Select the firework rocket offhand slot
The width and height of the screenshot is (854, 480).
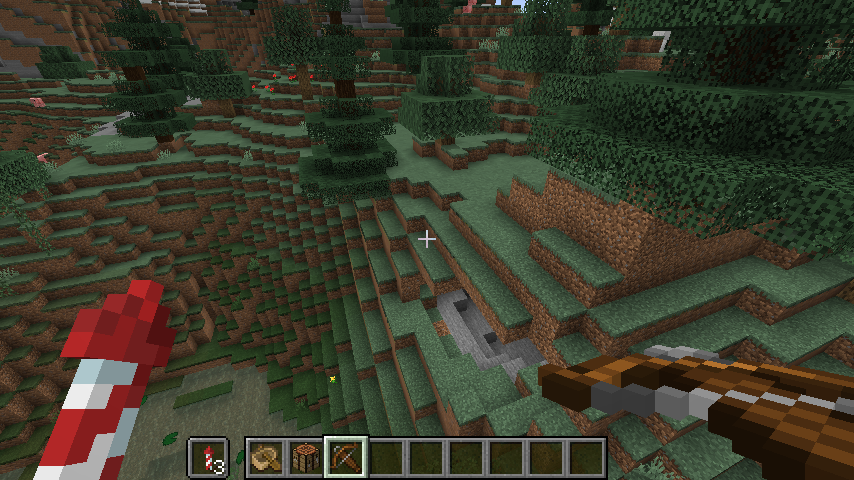click(x=209, y=458)
